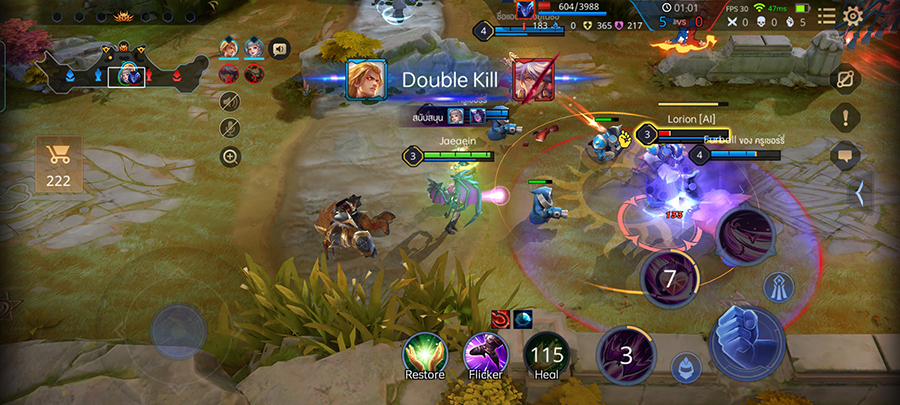Cast the top purple ultimate ability
Screen dimensions: 900x405
tap(745, 237)
